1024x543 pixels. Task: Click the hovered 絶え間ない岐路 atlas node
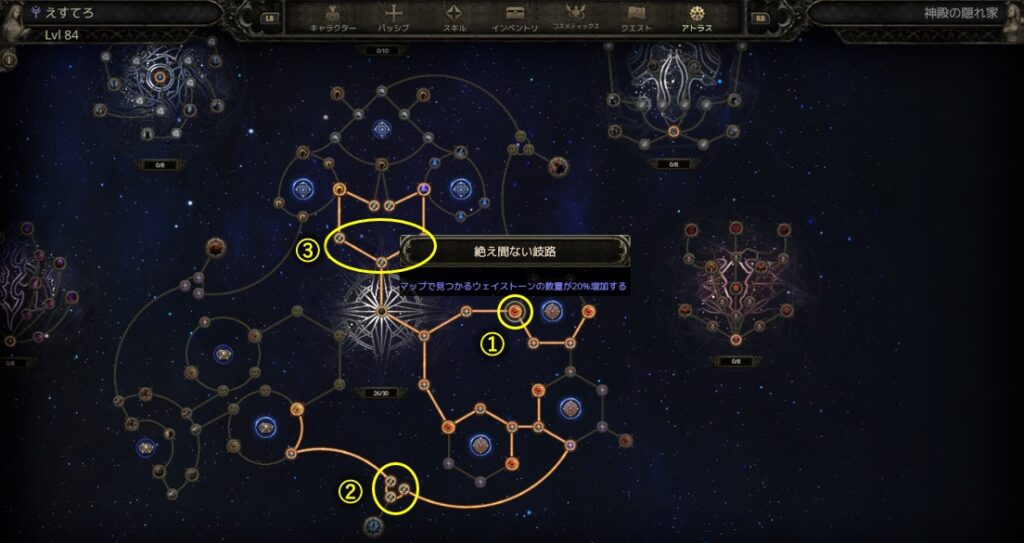(x=383, y=263)
